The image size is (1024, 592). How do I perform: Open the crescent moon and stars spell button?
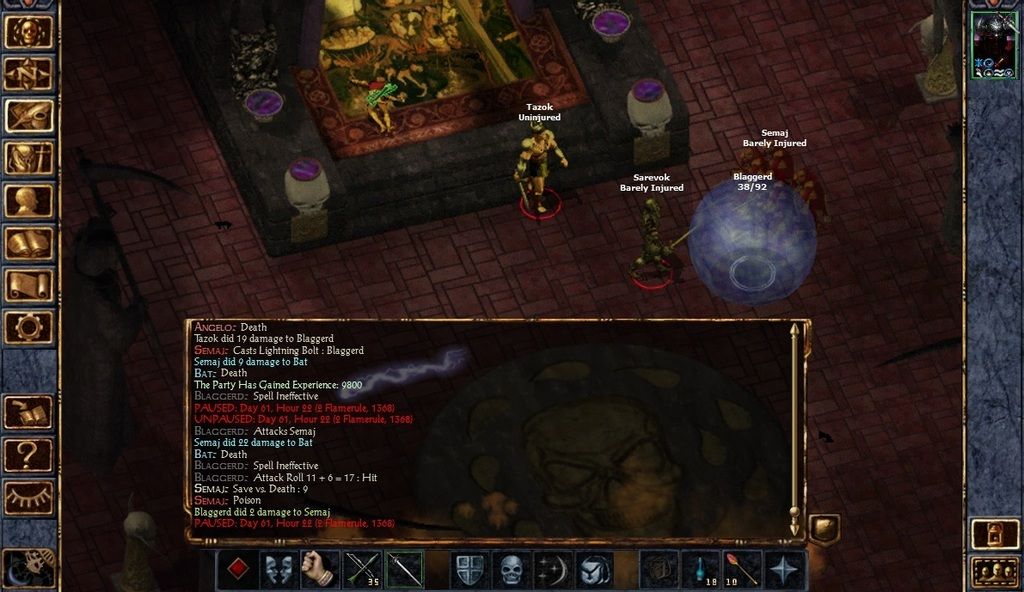click(x=553, y=570)
